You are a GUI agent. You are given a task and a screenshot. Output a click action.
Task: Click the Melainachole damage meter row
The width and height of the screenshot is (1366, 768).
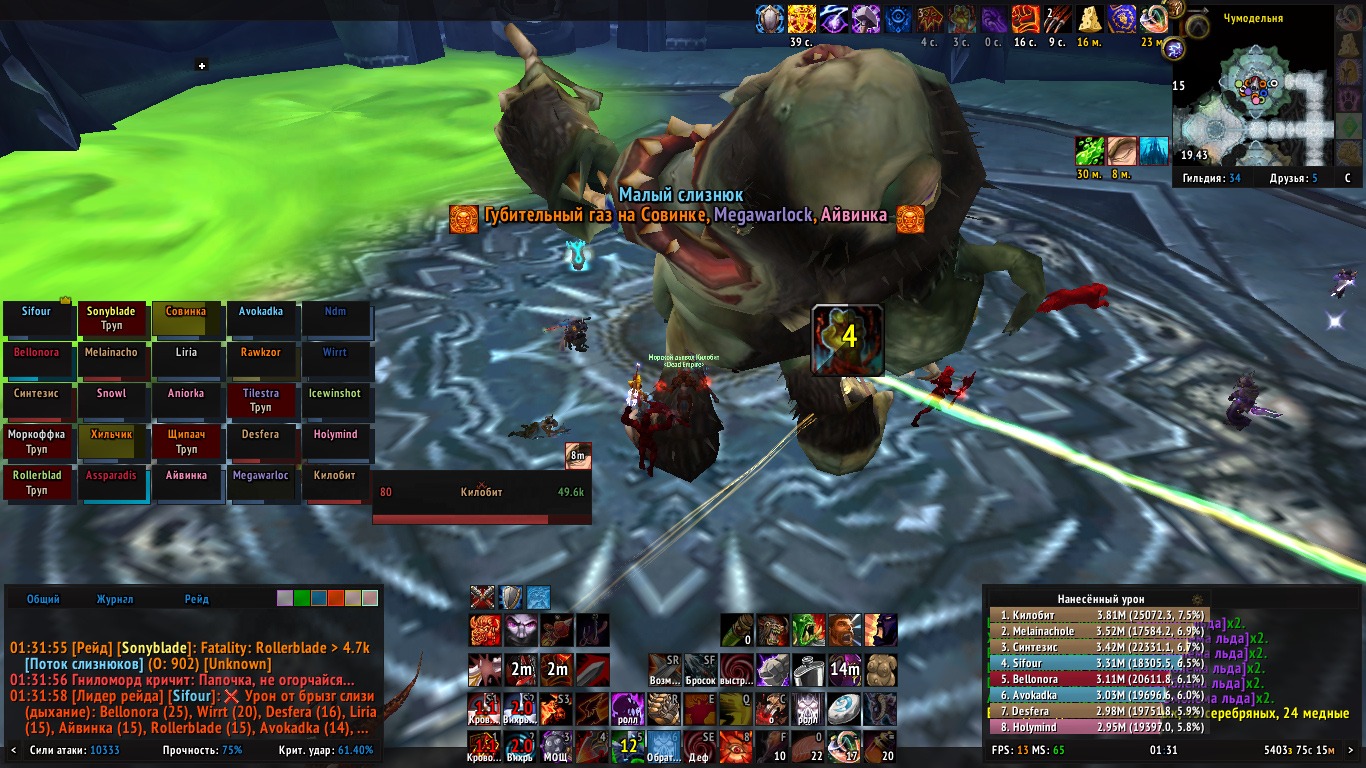point(1098,631)
